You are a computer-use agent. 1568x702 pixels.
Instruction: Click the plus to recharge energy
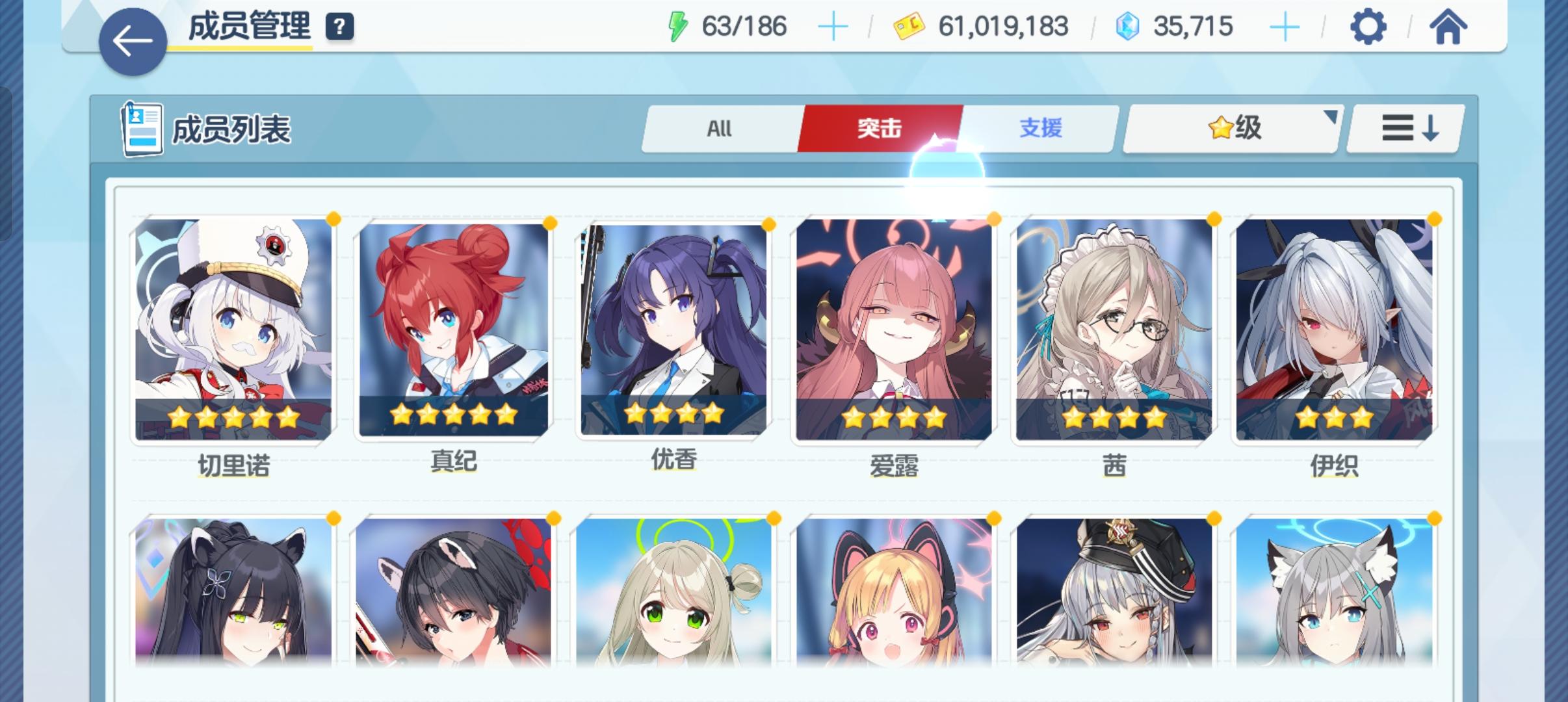tap(835, 26)
